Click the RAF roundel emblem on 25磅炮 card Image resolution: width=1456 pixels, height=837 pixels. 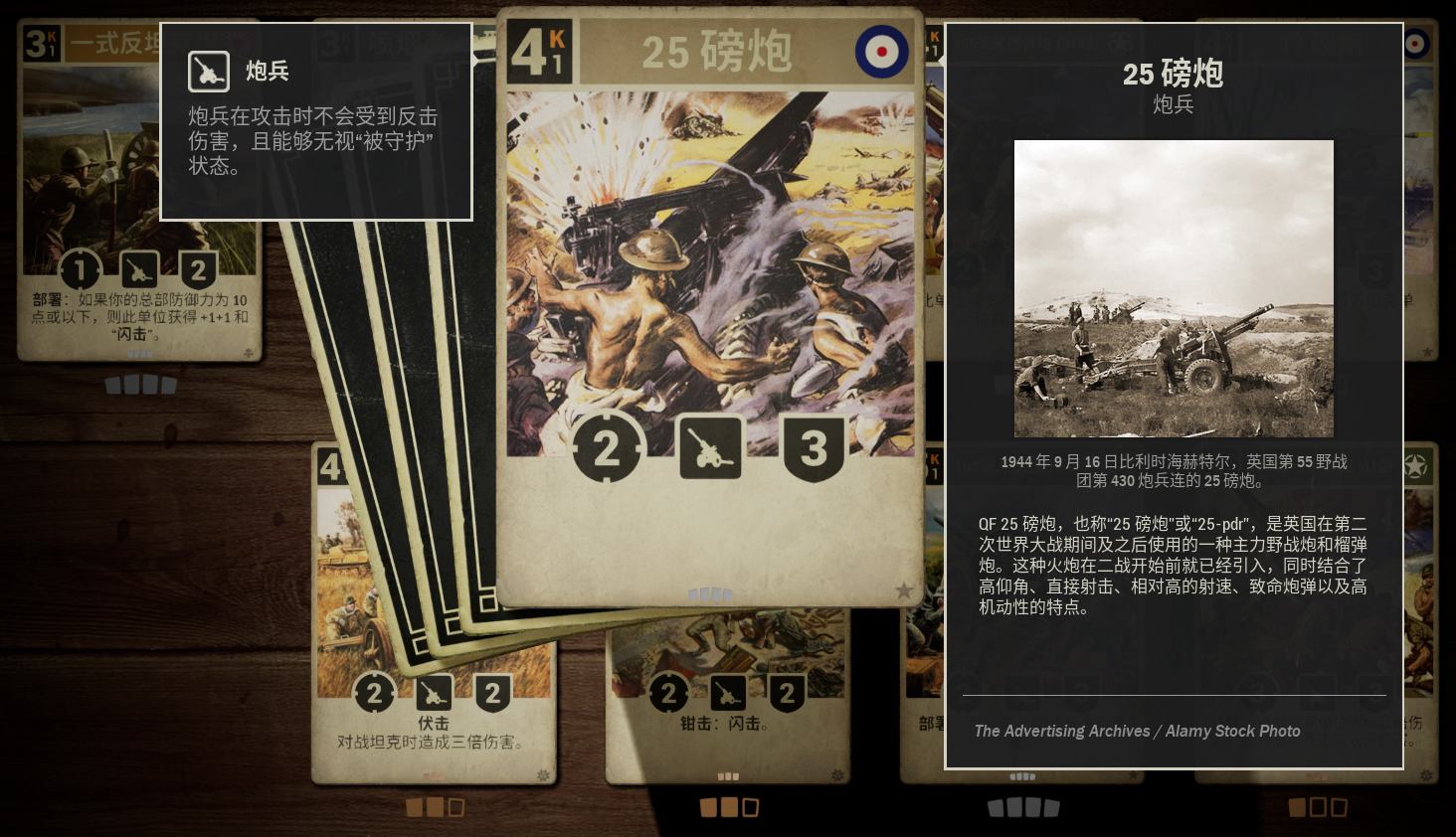tap(881, 50)
